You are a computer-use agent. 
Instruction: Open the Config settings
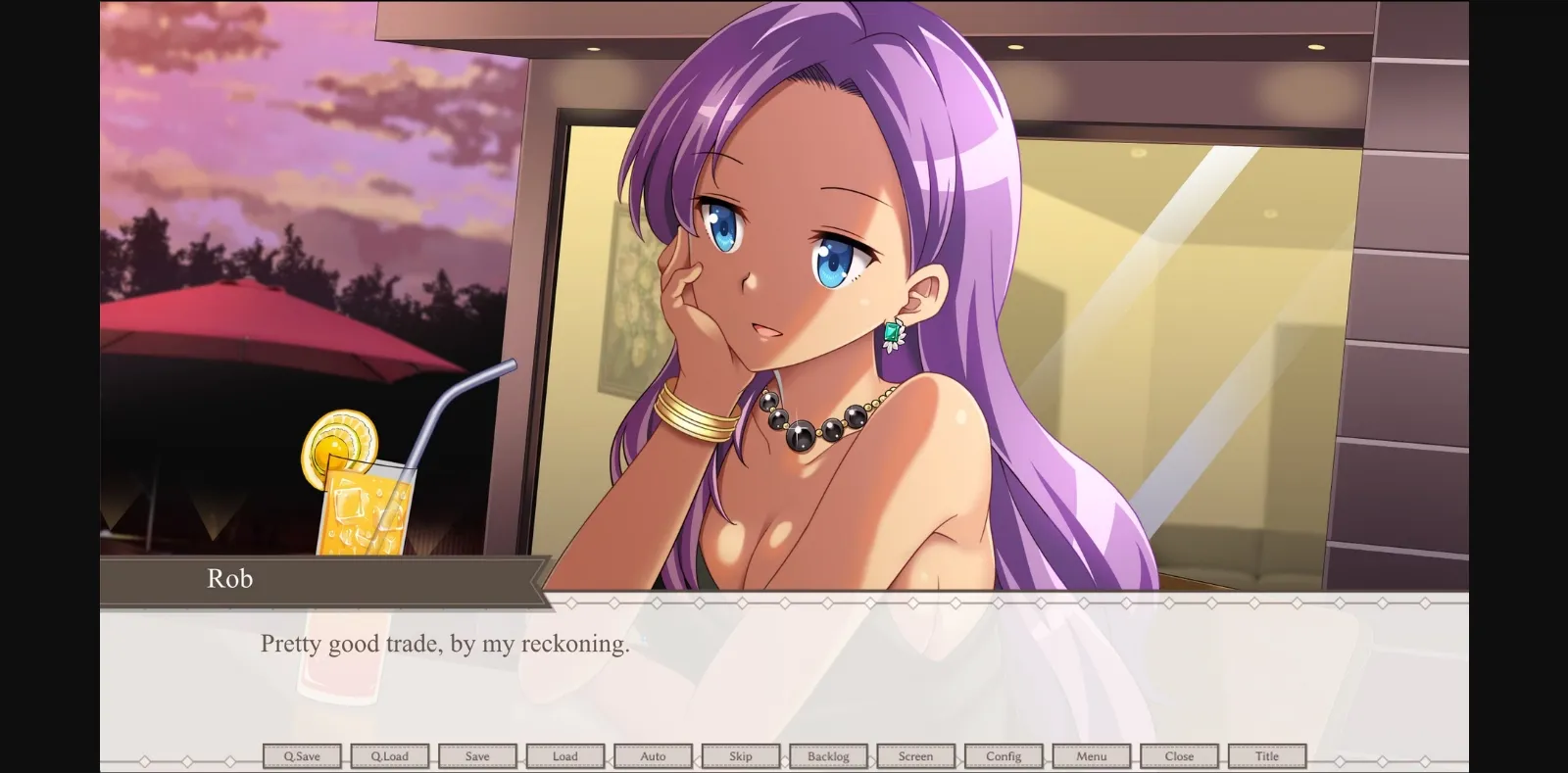[1004, 755]
